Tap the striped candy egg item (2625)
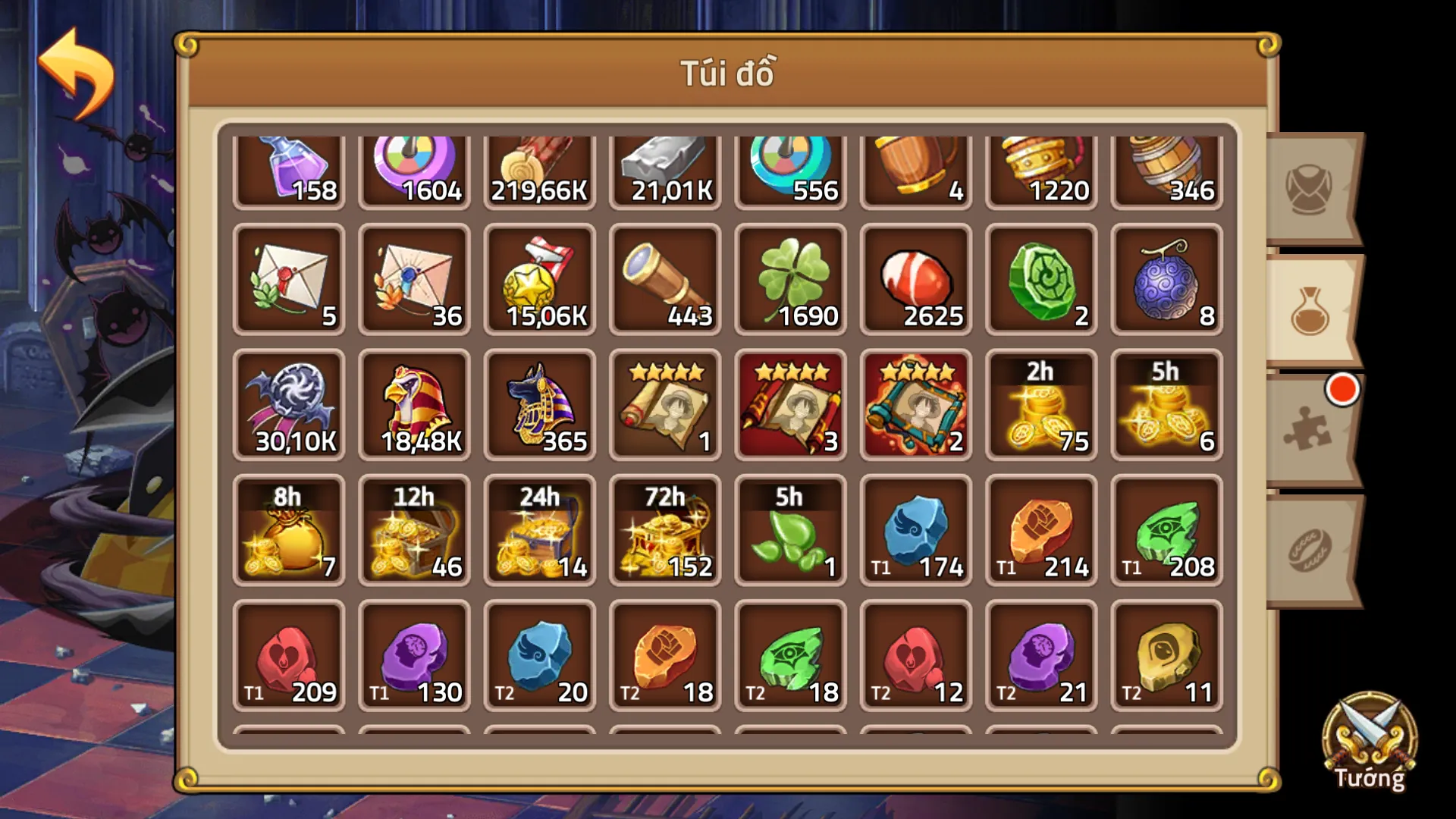 click(915, 281)
